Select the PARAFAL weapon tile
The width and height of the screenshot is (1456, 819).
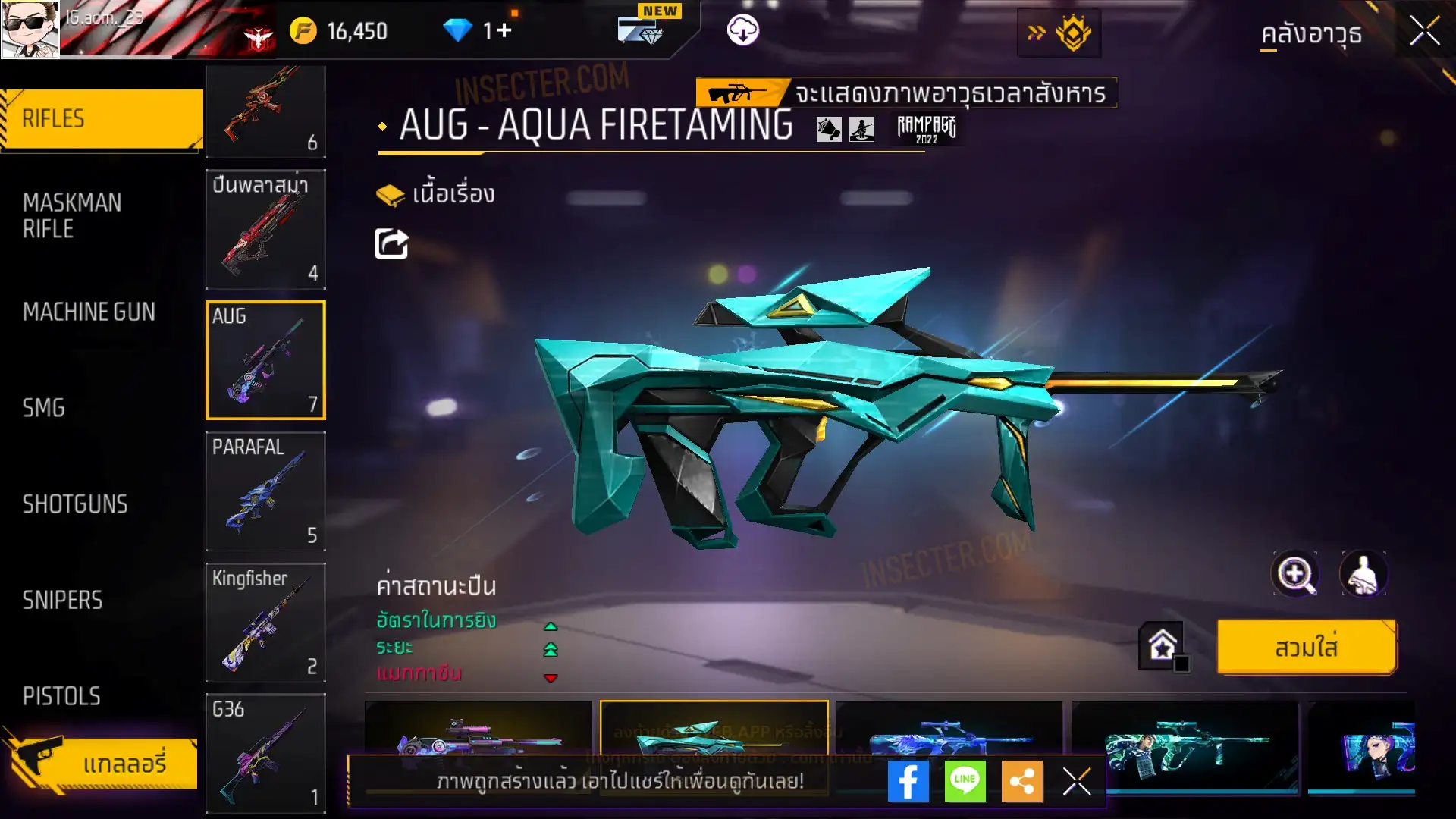coord(265,491)
